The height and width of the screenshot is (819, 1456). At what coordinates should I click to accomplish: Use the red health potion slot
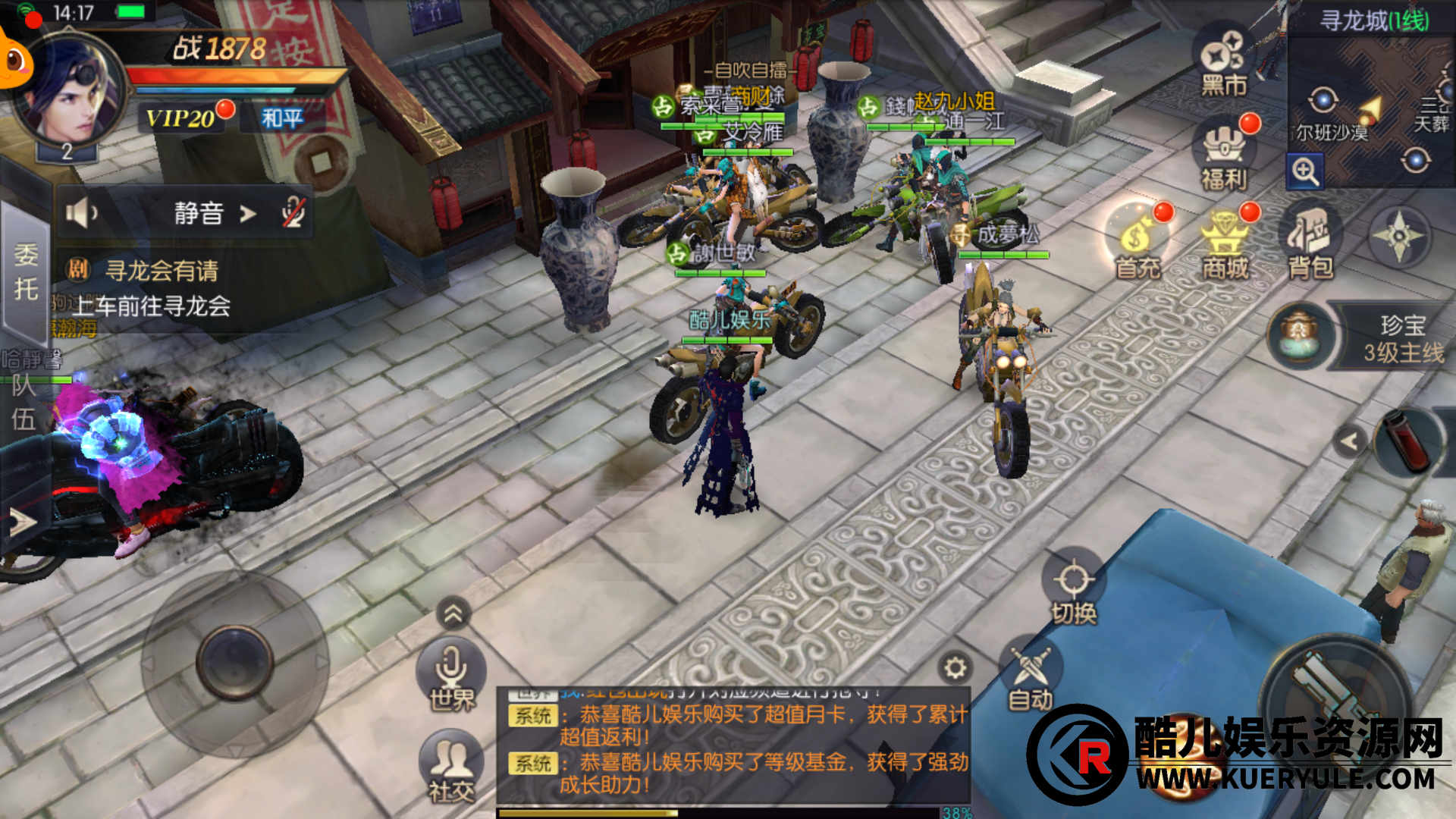point(1405,441)
